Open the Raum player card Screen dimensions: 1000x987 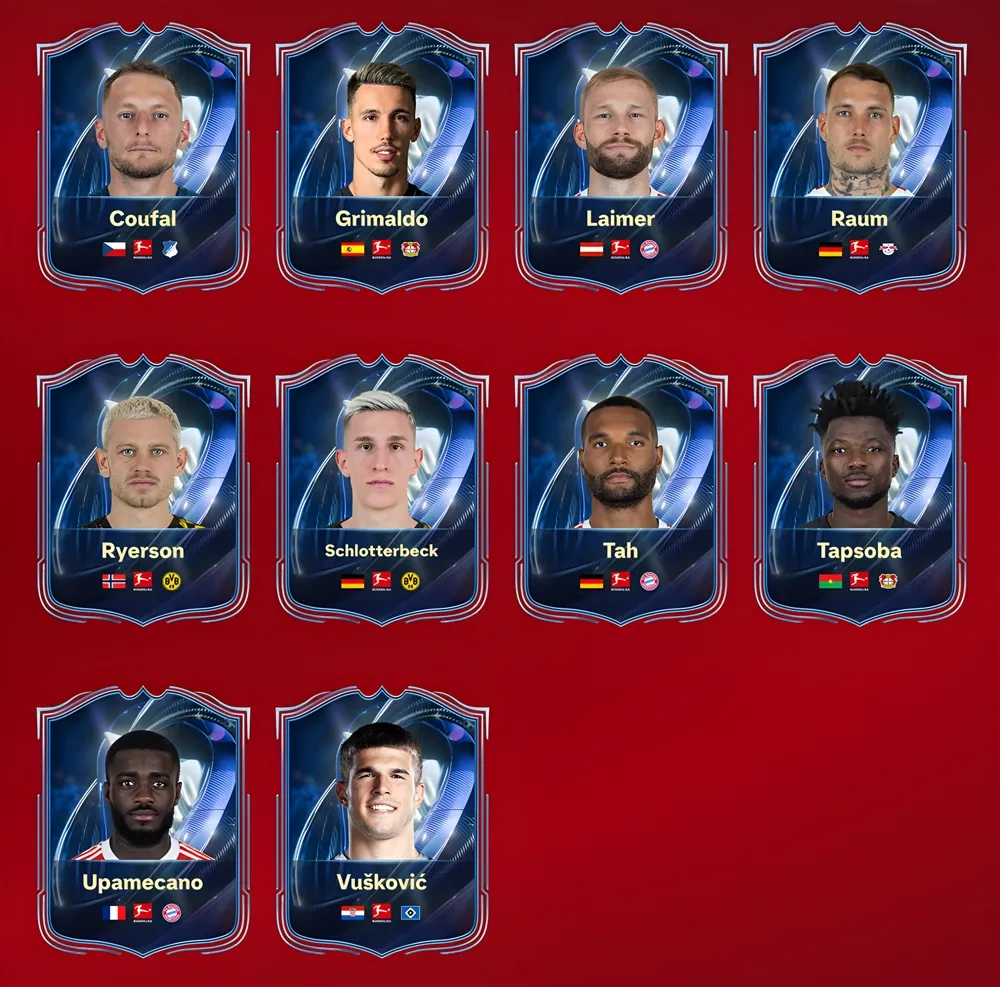(x=859, y=158)
